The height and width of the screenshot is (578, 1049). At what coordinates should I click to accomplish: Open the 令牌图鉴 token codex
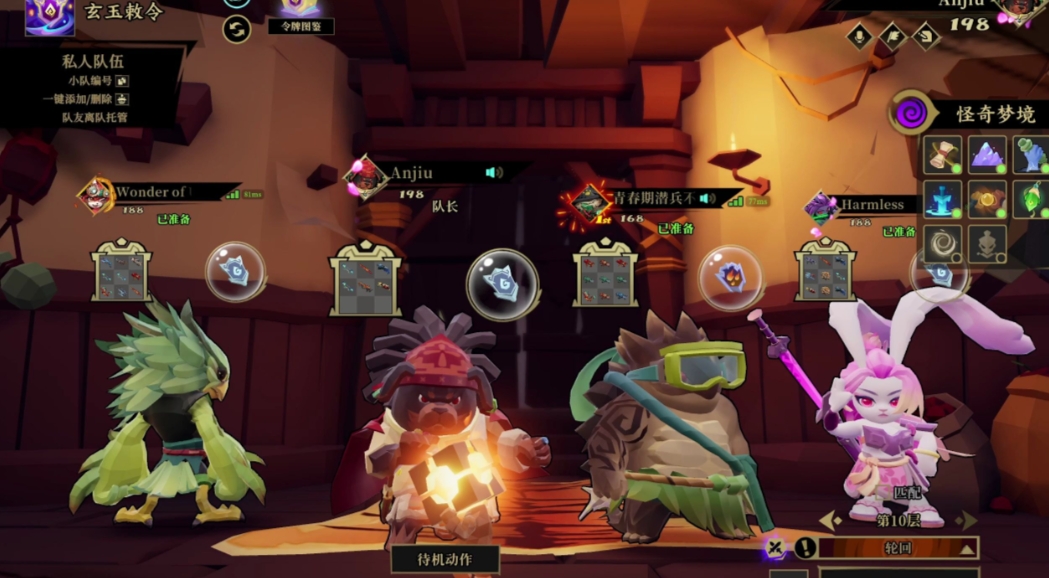tap(300, 27)
